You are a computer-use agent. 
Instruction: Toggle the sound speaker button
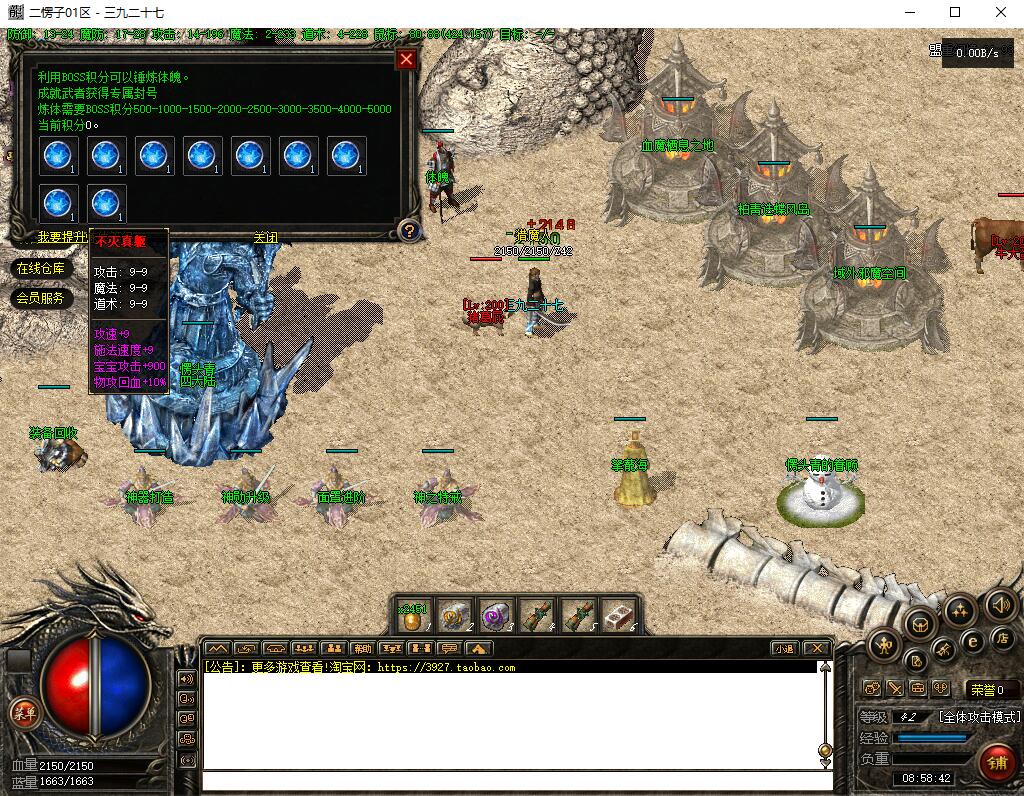click(1001, 604)
